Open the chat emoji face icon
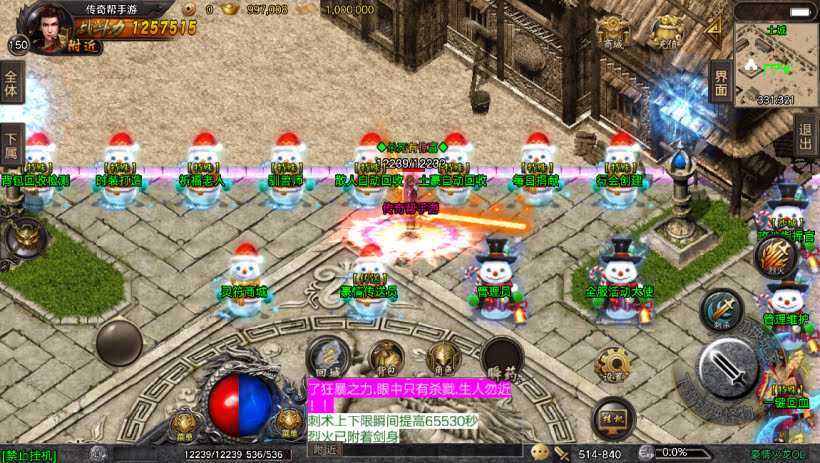820x463 pixels. pos(540,453)
